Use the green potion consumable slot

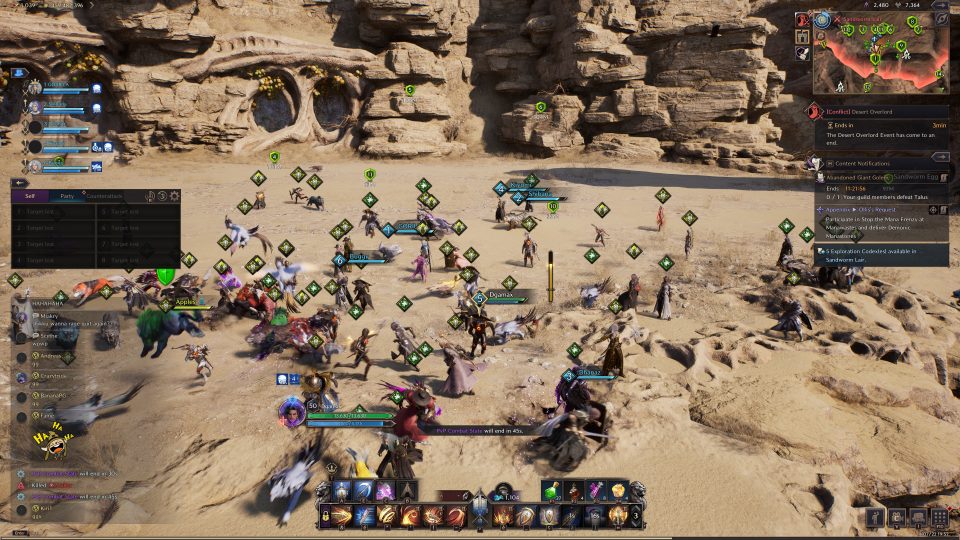[552, 490]
